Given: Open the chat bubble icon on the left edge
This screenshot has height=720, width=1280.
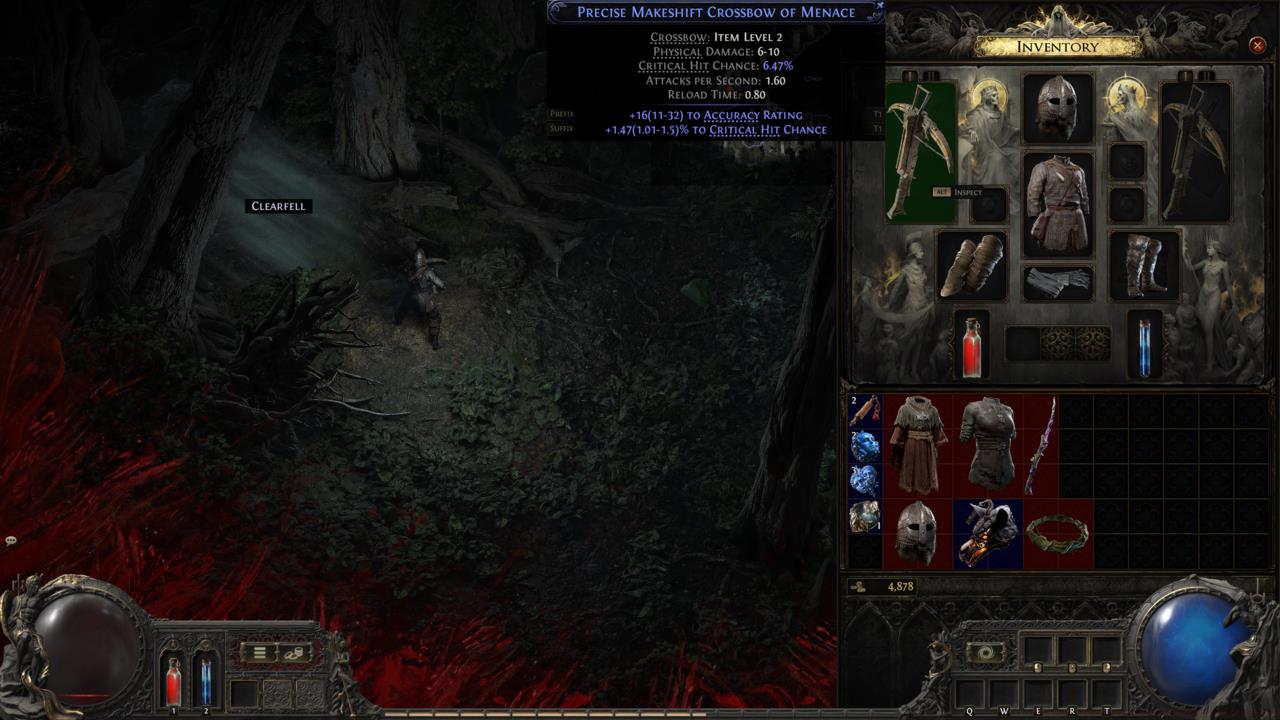Looking at the screenshot, I should click(x=10, y=541).
